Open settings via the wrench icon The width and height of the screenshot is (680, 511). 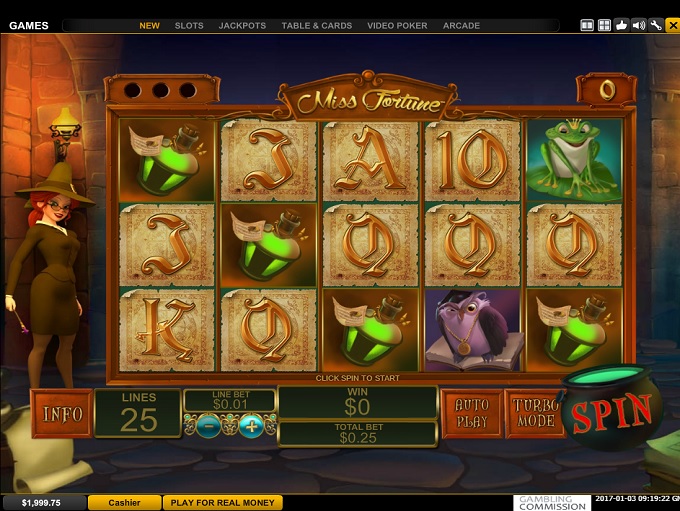point(656,25)
